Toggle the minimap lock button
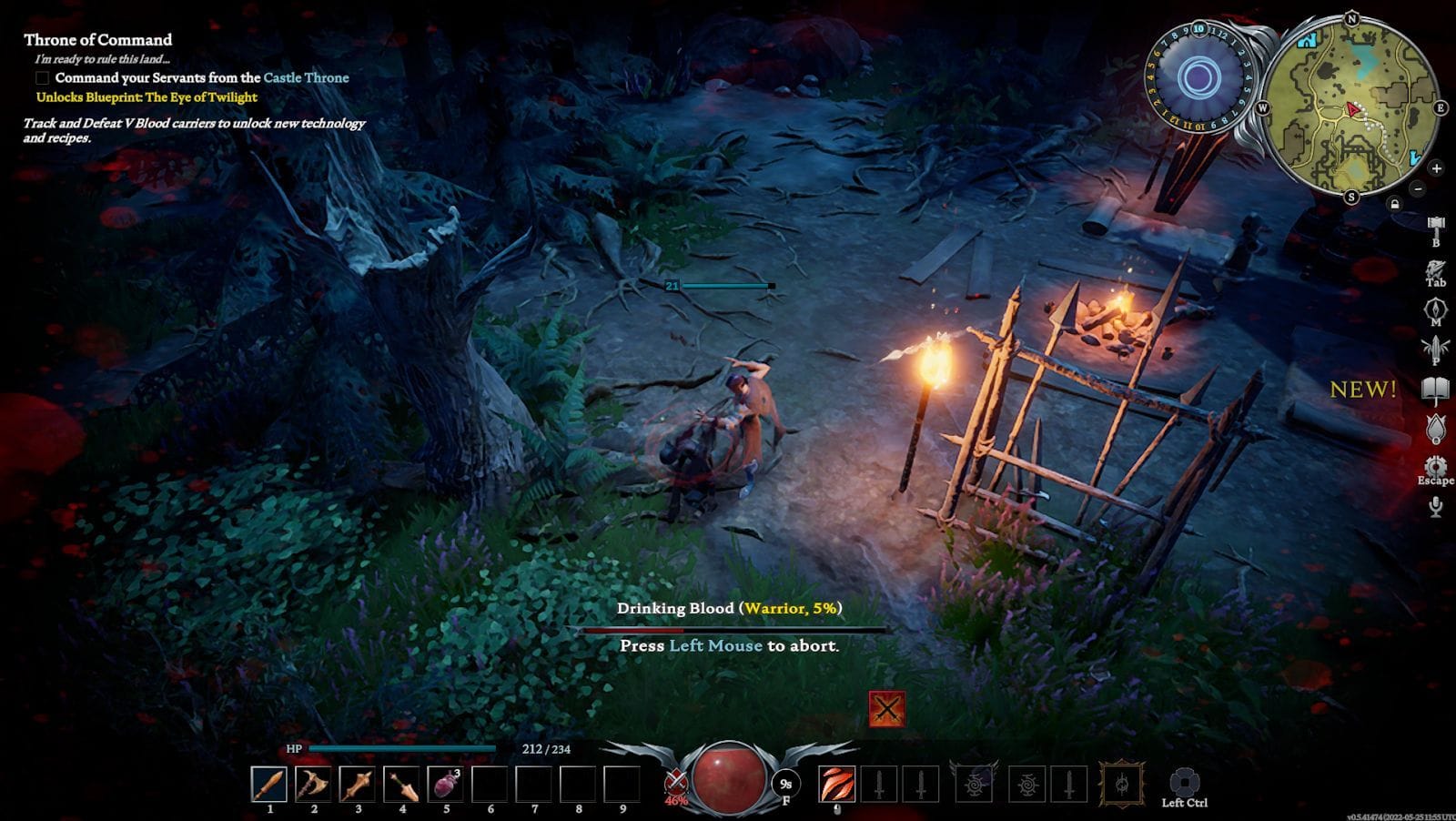Image resolution: width=1456 pixels, height=821 pixels. (x=1395, y=204)
